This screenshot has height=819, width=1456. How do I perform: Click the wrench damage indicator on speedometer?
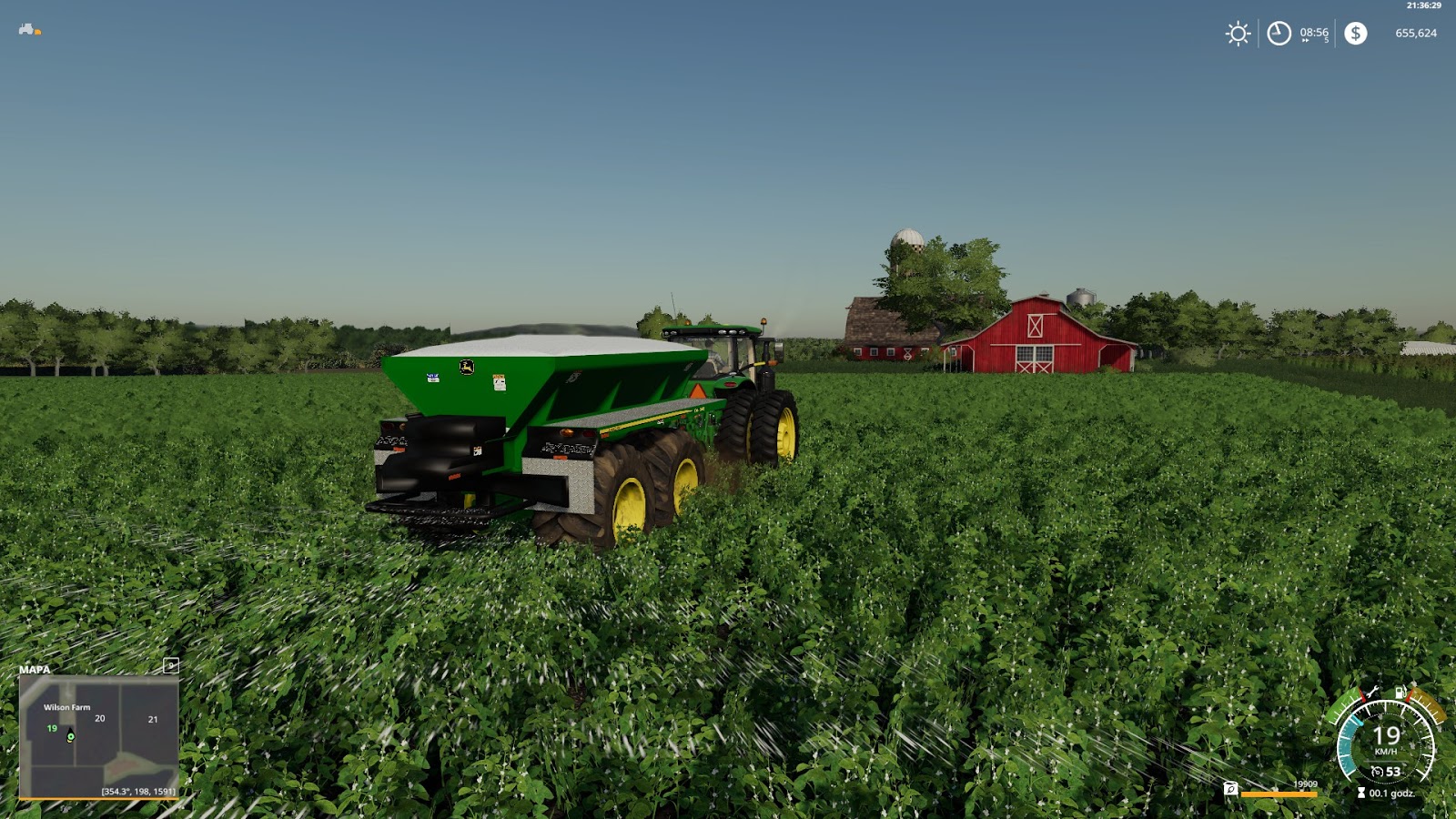click(x=1374, y=693)
